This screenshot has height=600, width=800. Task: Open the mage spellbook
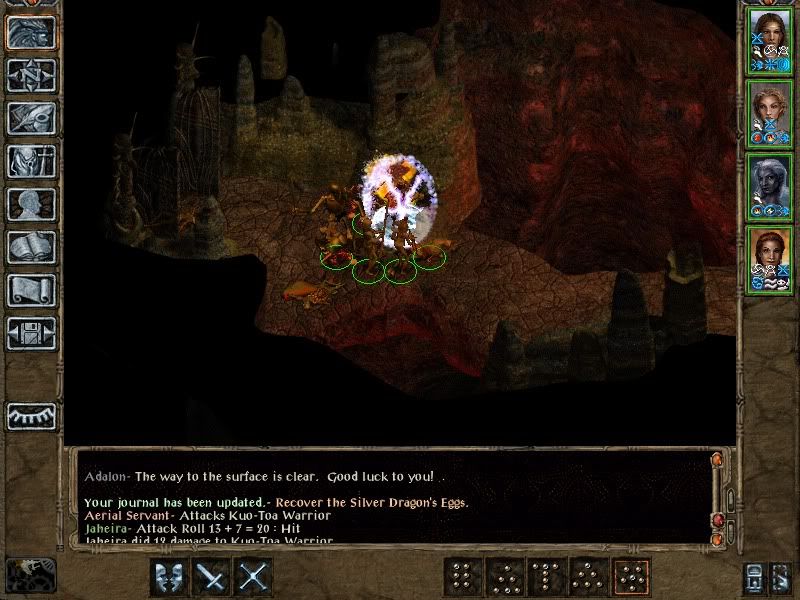pyautogui.click(x=31, y=246)
